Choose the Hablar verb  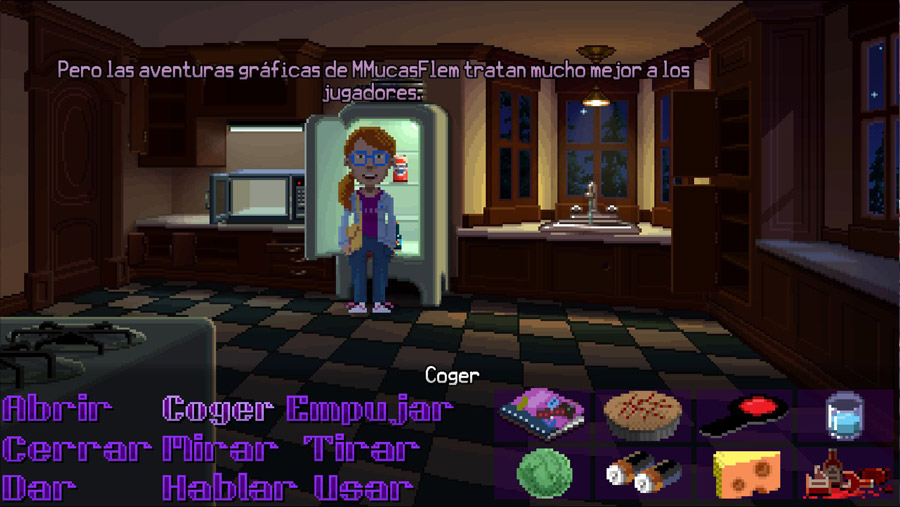[x=230, y=488]
